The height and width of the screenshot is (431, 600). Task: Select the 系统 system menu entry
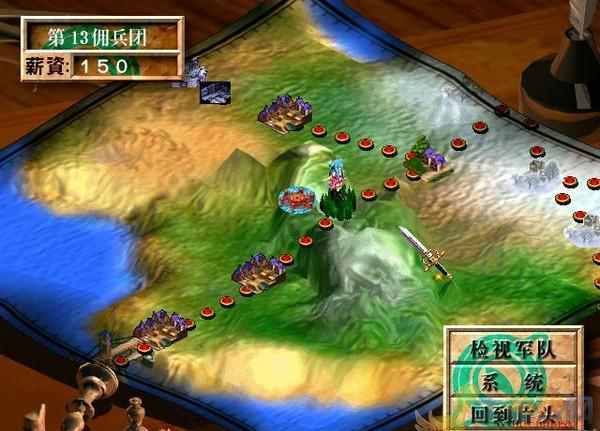click(x=514, y=380)
